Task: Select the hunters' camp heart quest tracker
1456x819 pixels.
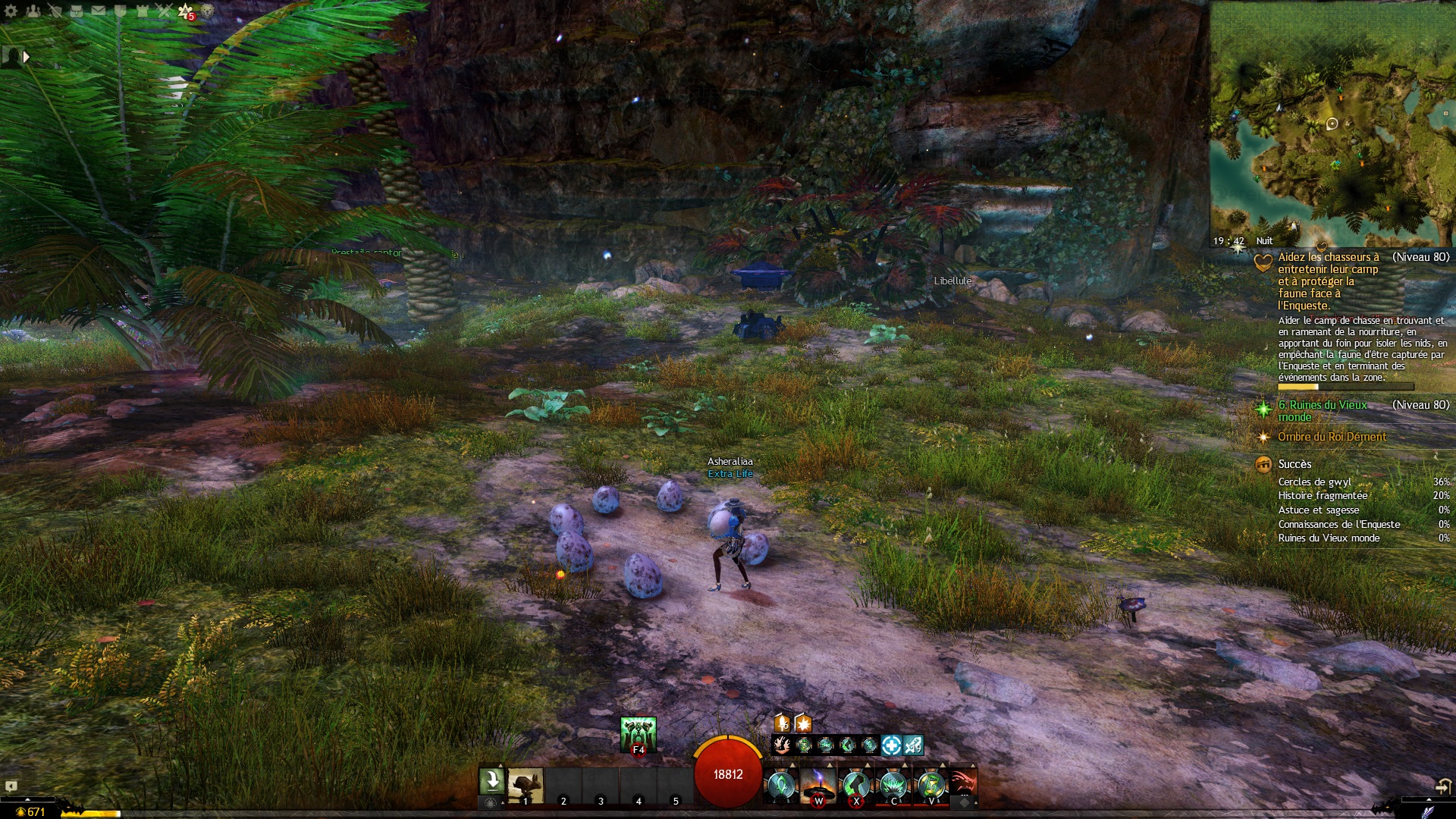Action: pos(1327,281)
